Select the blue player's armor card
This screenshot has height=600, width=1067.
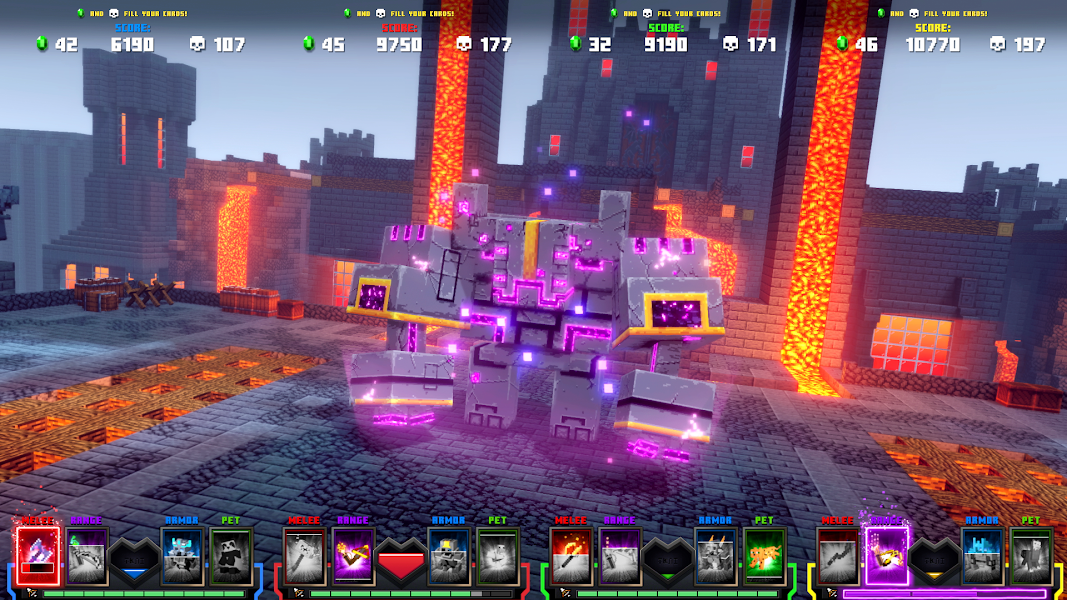pos(182,556)
